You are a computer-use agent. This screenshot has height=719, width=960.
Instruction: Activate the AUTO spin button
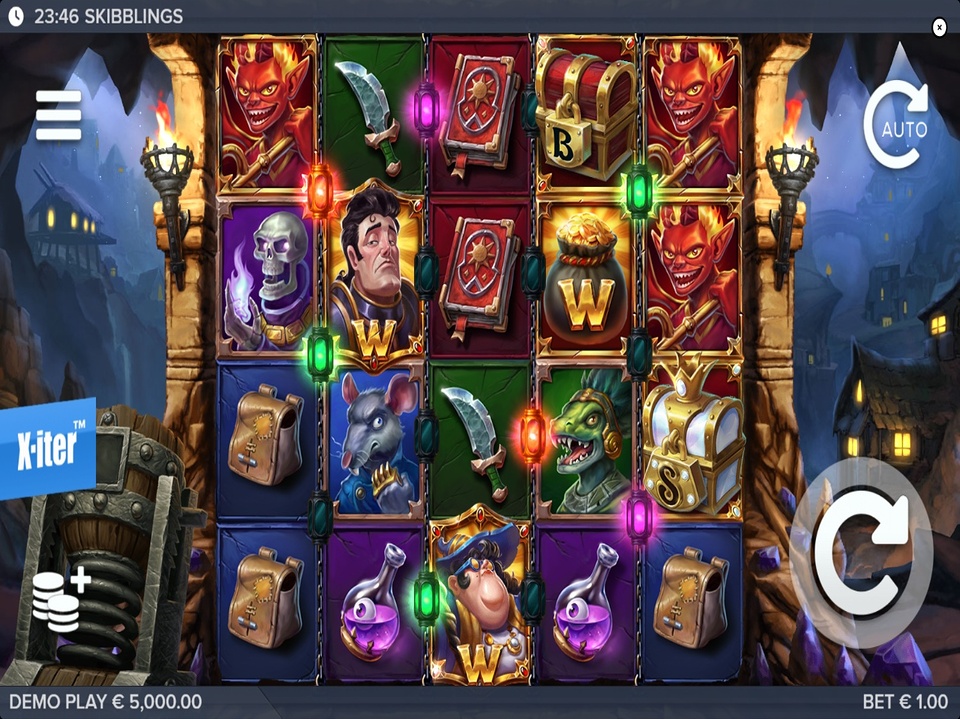click(x=897, y=126)
